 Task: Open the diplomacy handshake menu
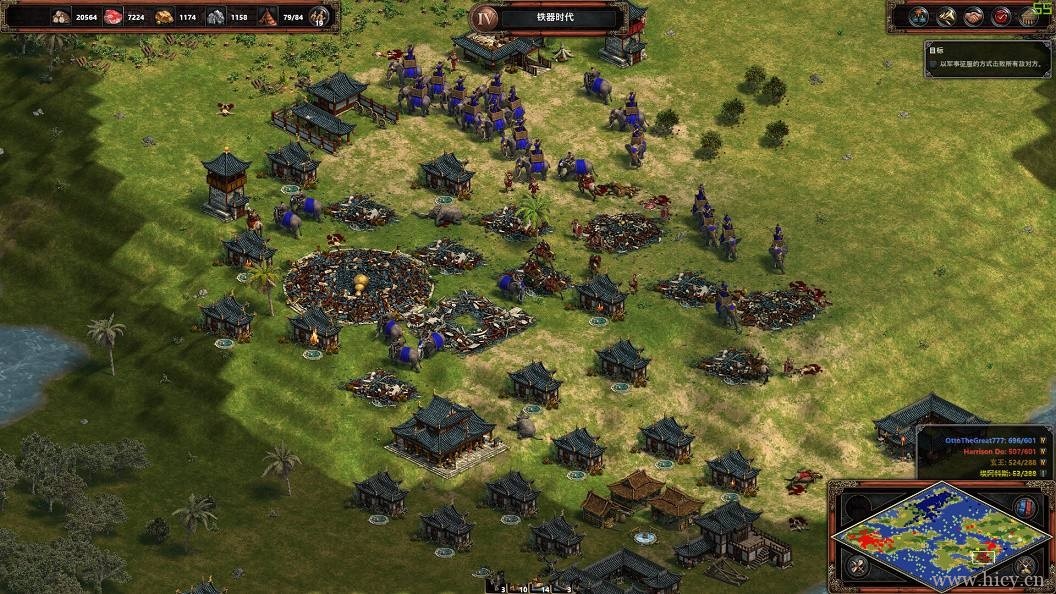pos(973,17)
